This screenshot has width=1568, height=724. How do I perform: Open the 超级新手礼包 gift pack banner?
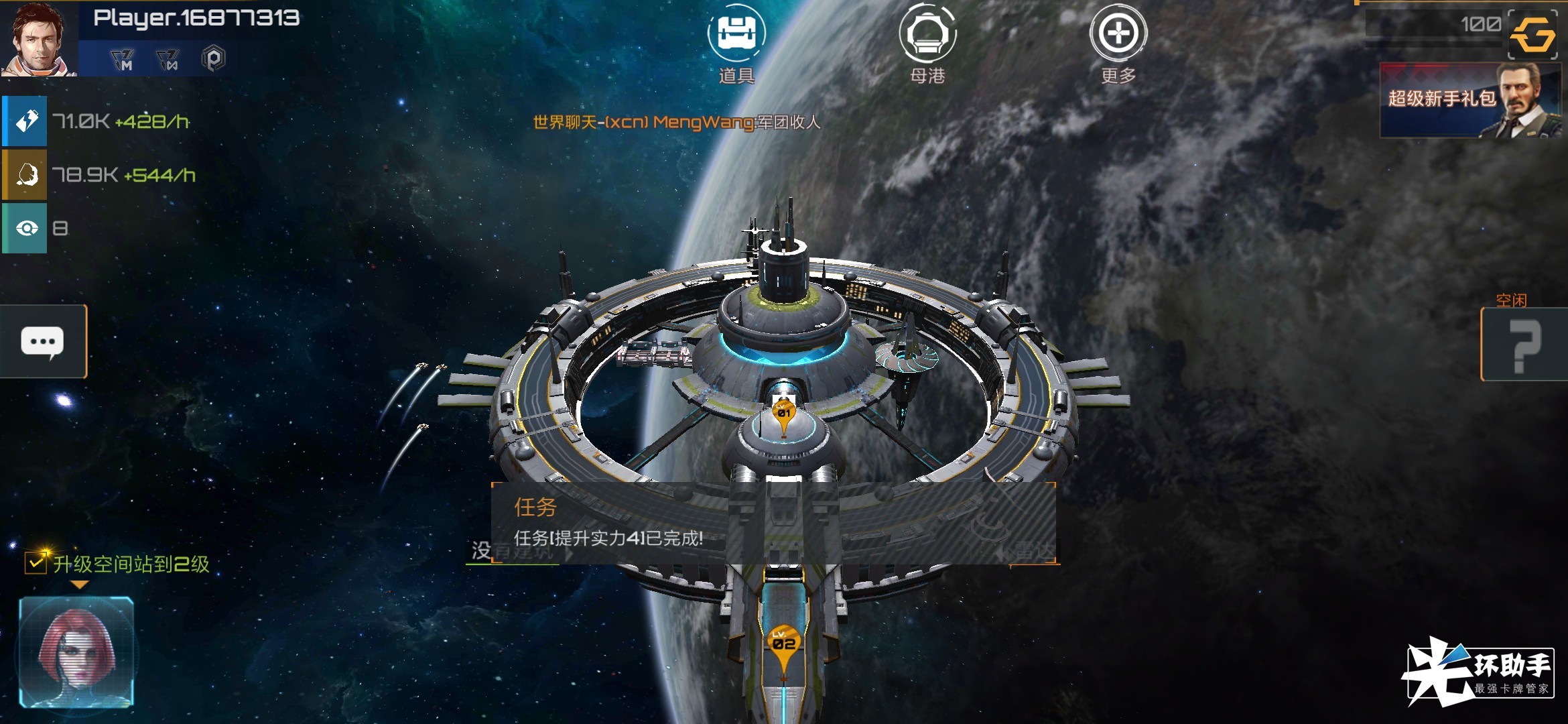point(1469,100)
